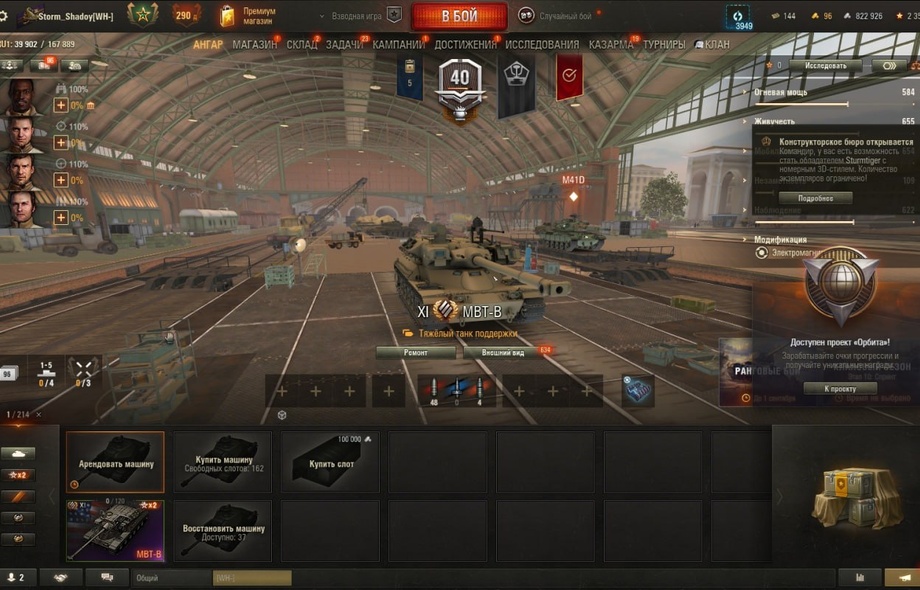This screenshot has width=920, height=590.
Task: Open the Внешний вид customization
Action: tap(501, 352)
